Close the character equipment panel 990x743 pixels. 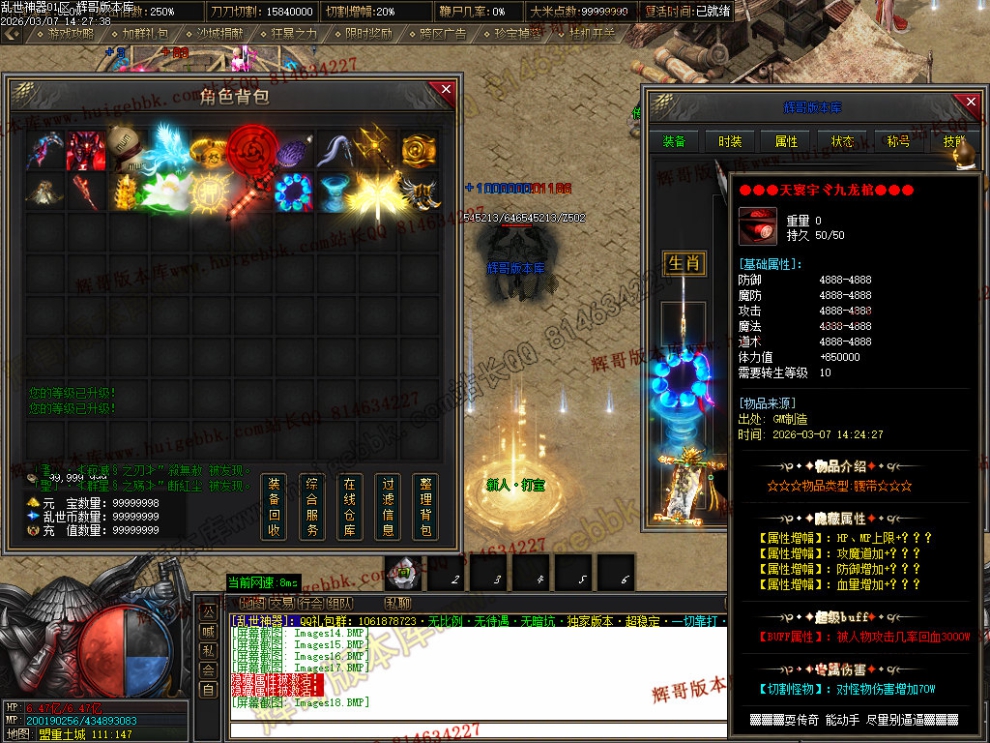pos(967,103)
